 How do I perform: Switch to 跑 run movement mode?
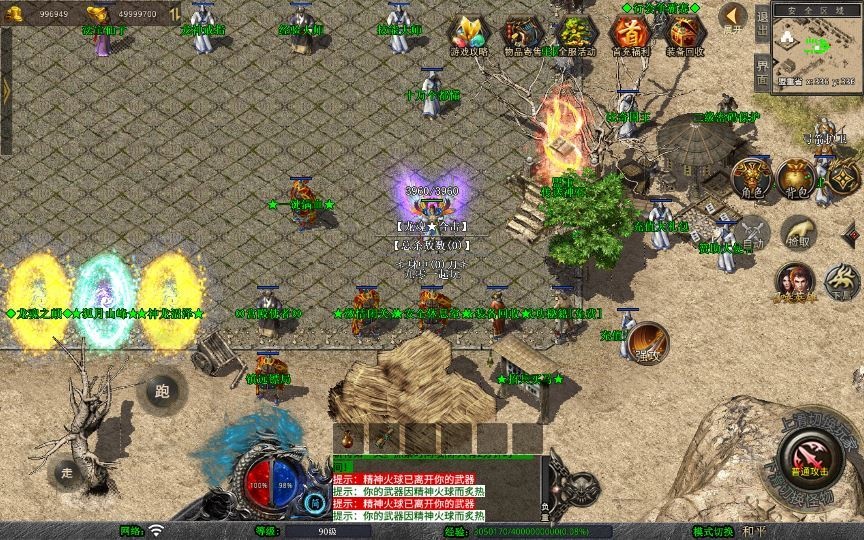(x=163, y=392)
